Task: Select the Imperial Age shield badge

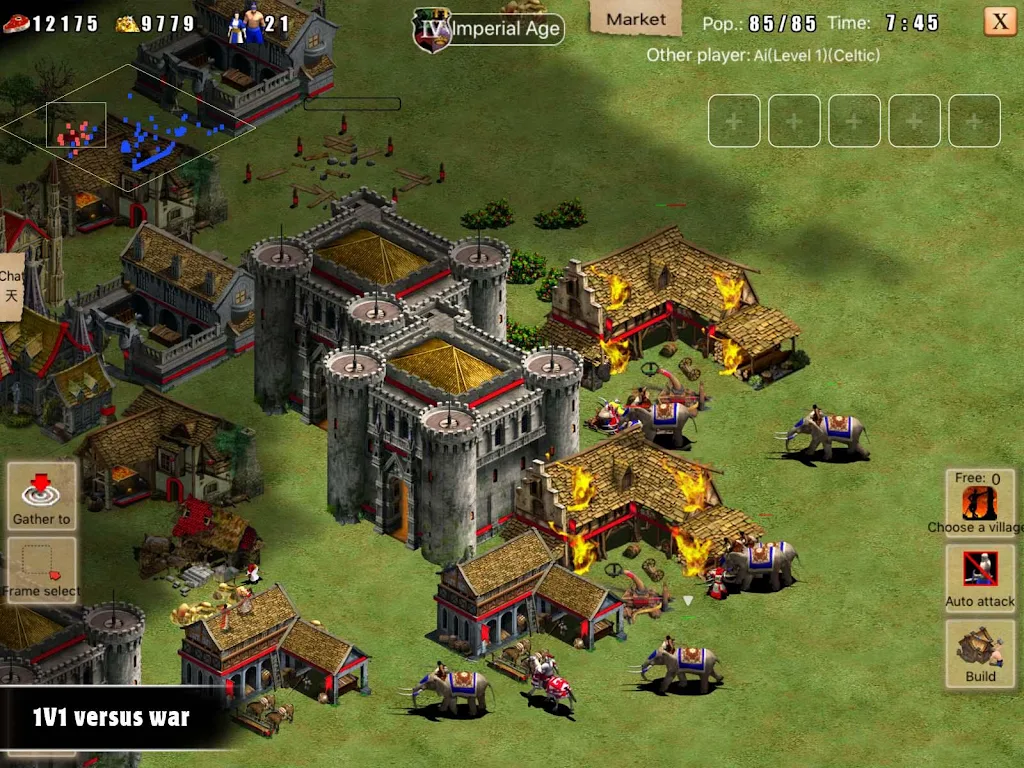Action: [432, 30]
